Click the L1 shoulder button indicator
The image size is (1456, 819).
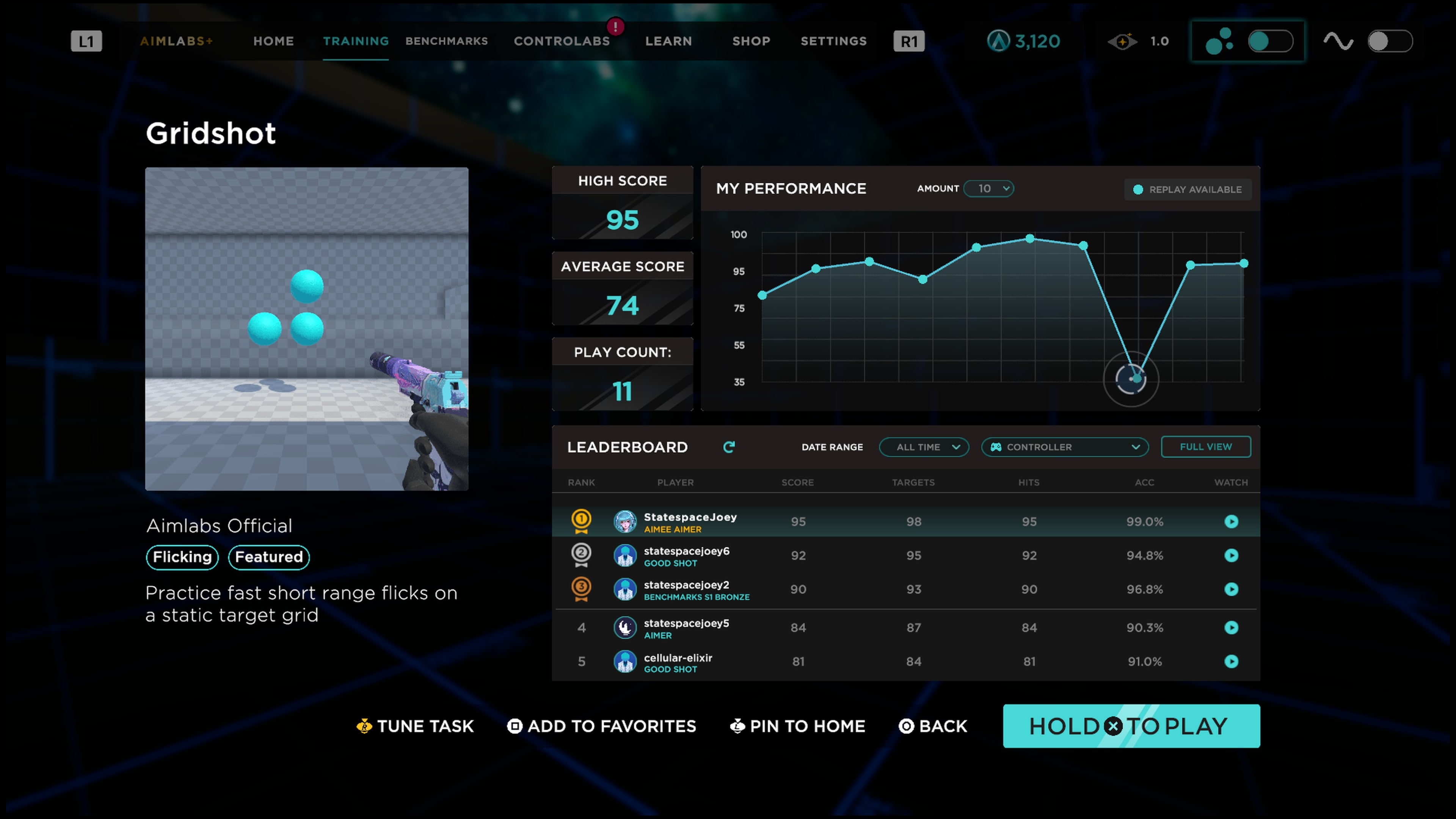point(86,41)
